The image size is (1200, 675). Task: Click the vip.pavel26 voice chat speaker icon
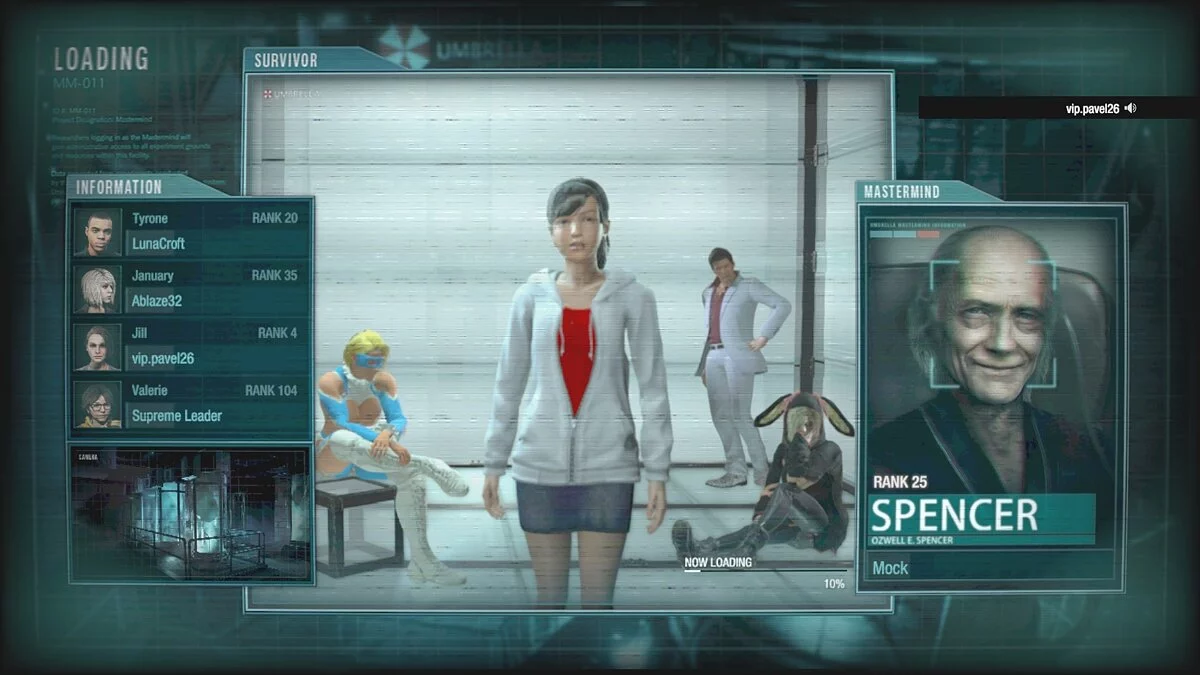pyautogui.click(x=1130, y=108)
